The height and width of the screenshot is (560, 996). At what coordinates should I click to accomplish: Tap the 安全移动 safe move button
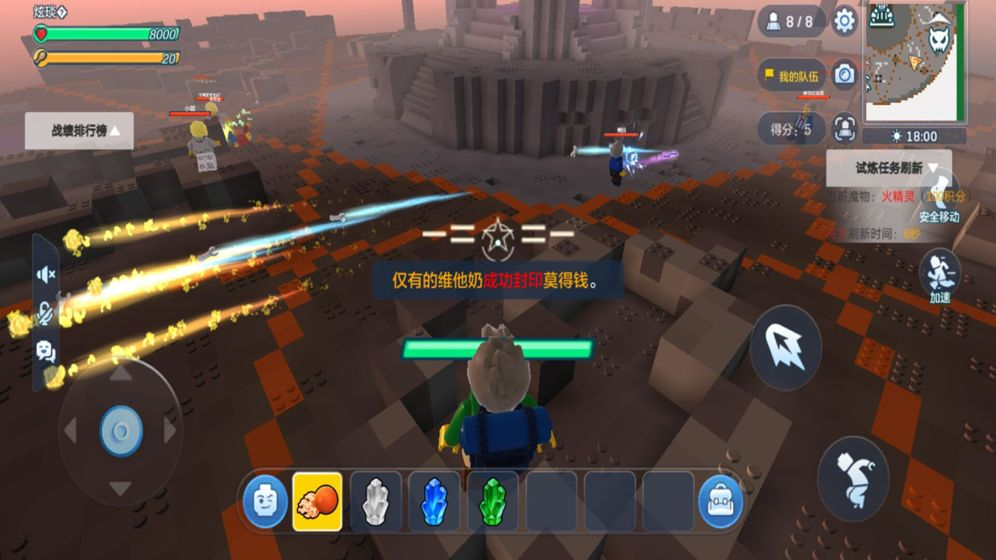(x=940, y=195)
